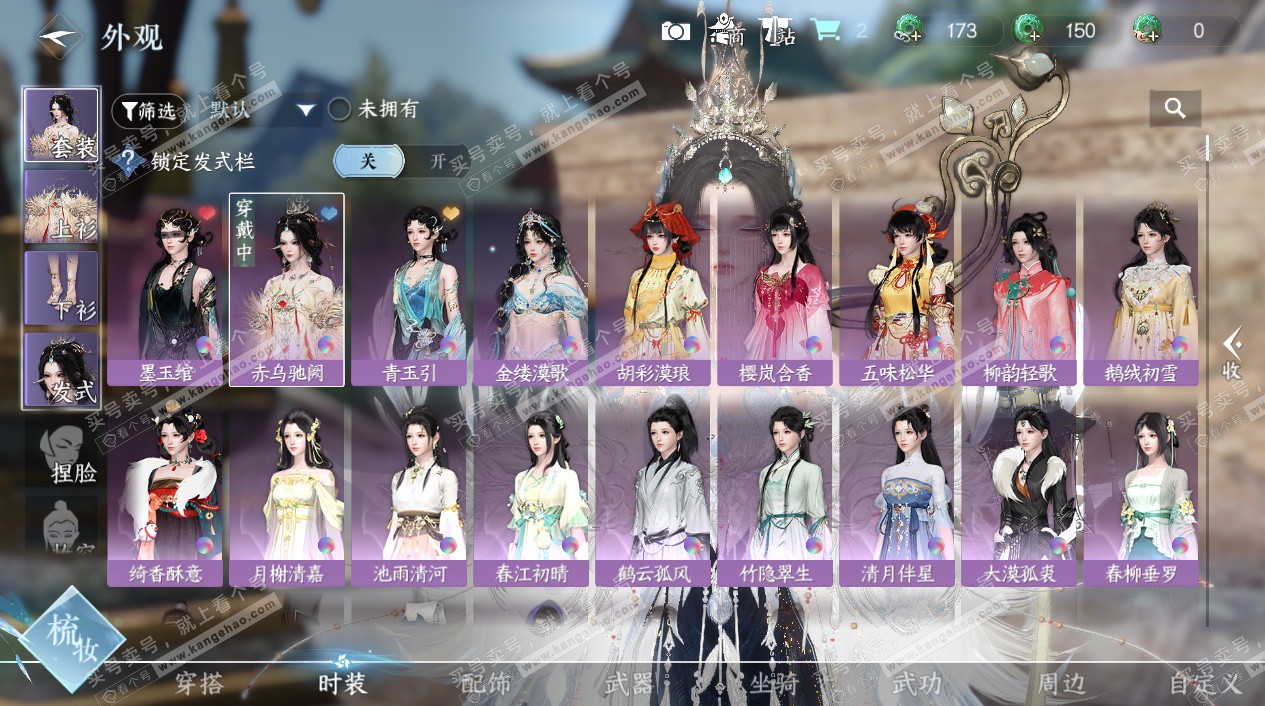Image resolution: width=1265 pixels, height=706 pixels.
Task: Pick the 胡彩漠琅 outfit
Action: (654, 290)
